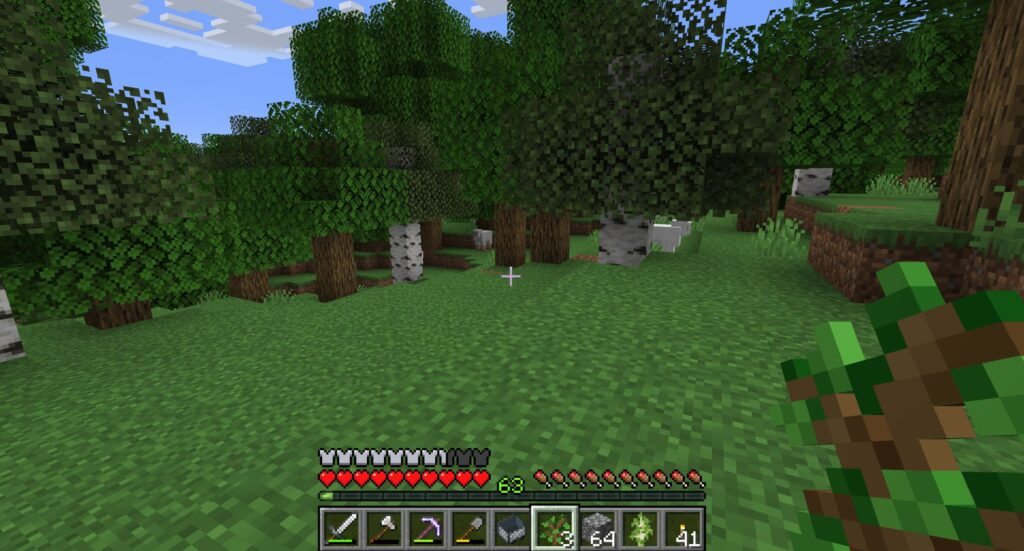The width and height of the screenshot is (1024, 551).
Task: Click the oak sapling stack slot
Action: point(554,527)
